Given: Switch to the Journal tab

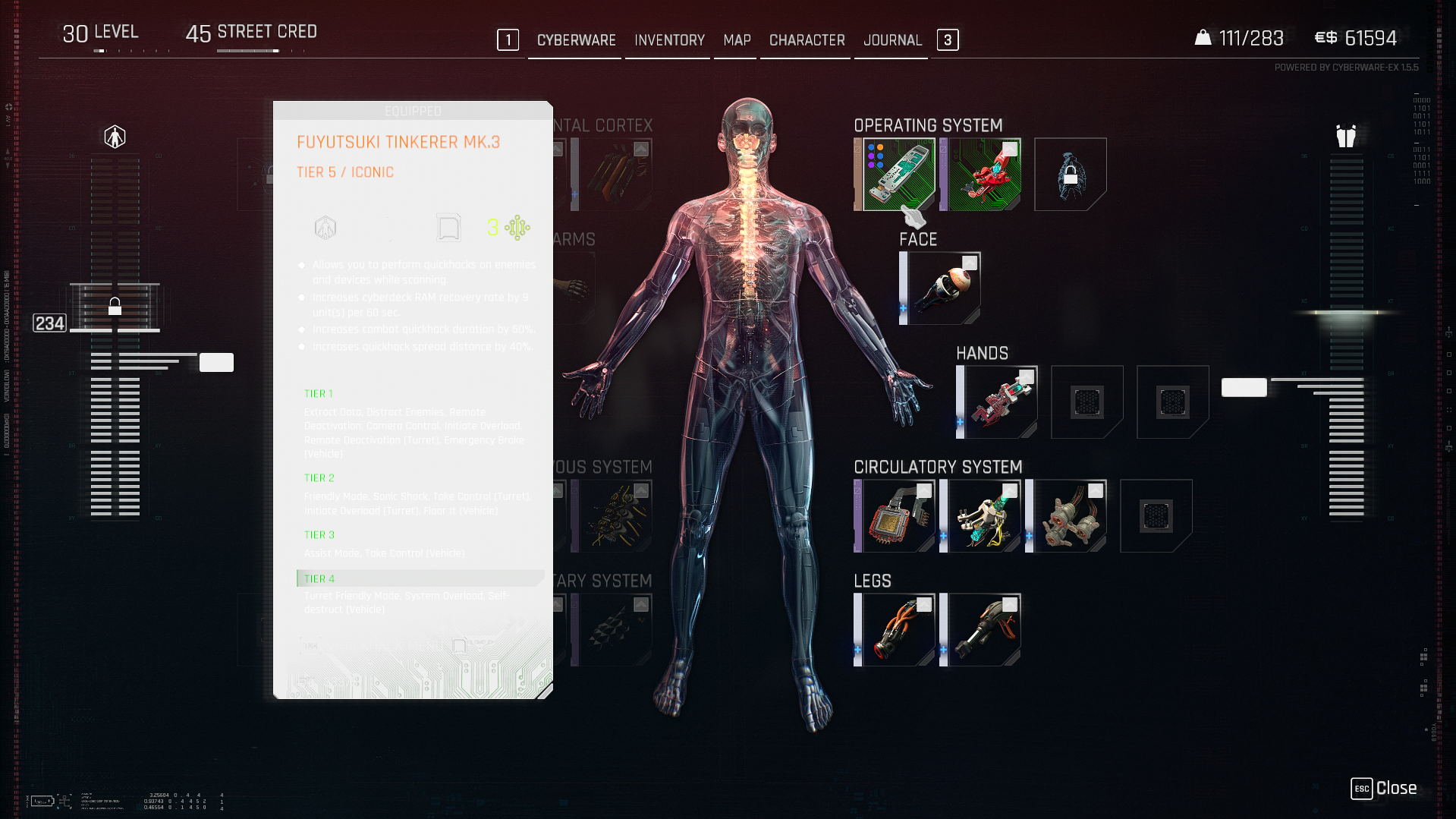Looking at the screenshot, I should click(x=892, y=40).
